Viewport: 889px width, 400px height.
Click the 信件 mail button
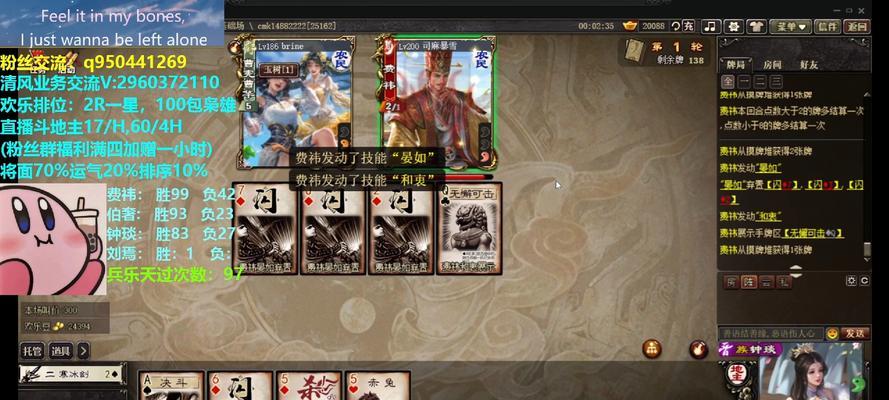tap(828, 27)
